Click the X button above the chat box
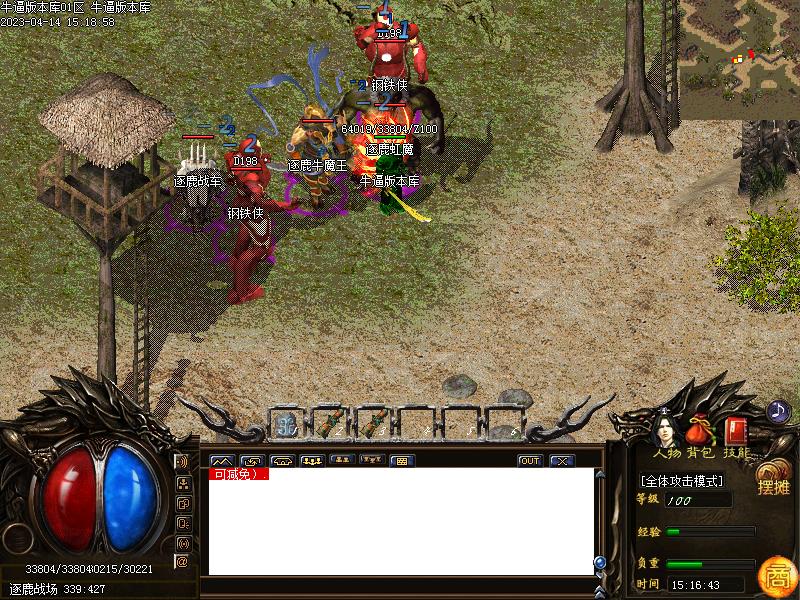The width and height of the screenshot is (800, 600). 562,461
